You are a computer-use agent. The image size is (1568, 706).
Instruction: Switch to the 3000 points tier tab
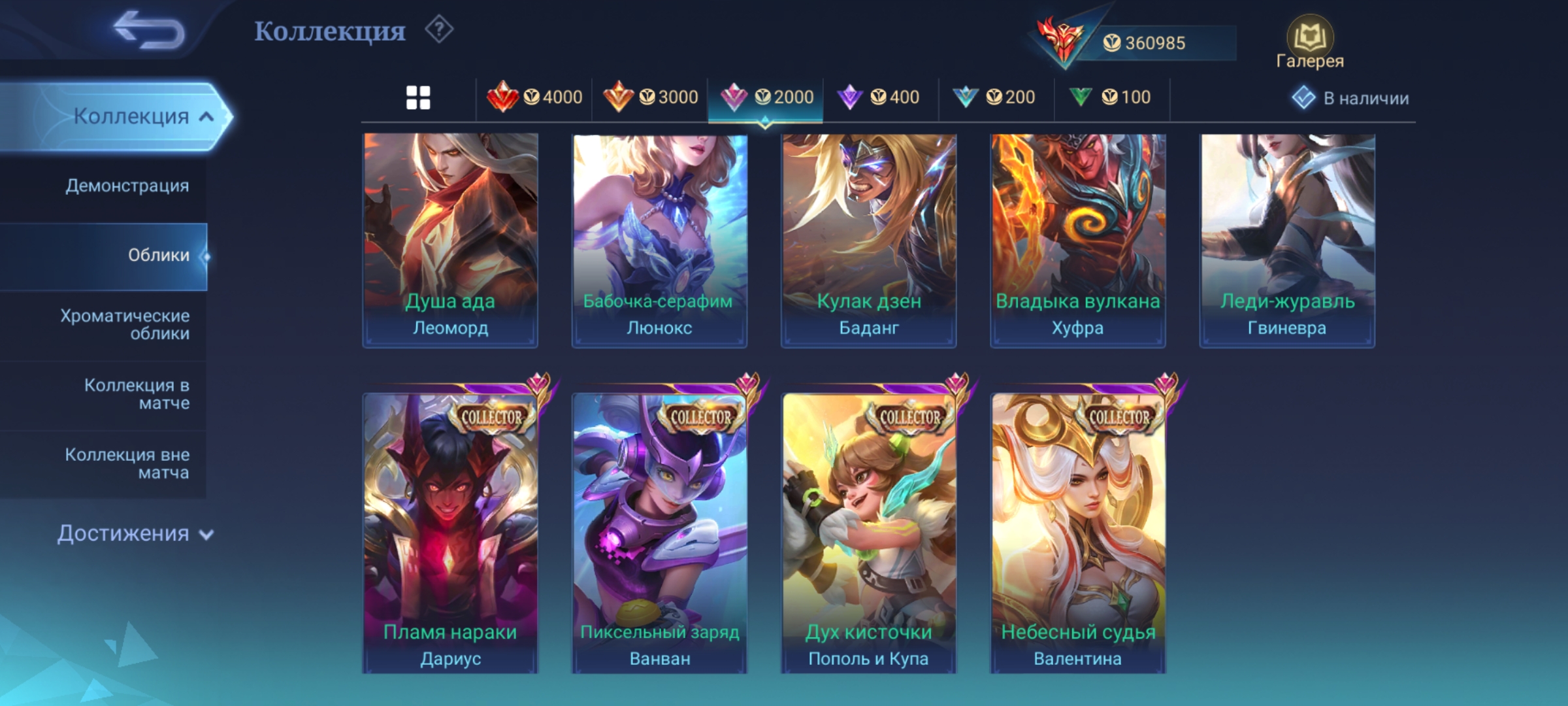click(x=650, y=98)
